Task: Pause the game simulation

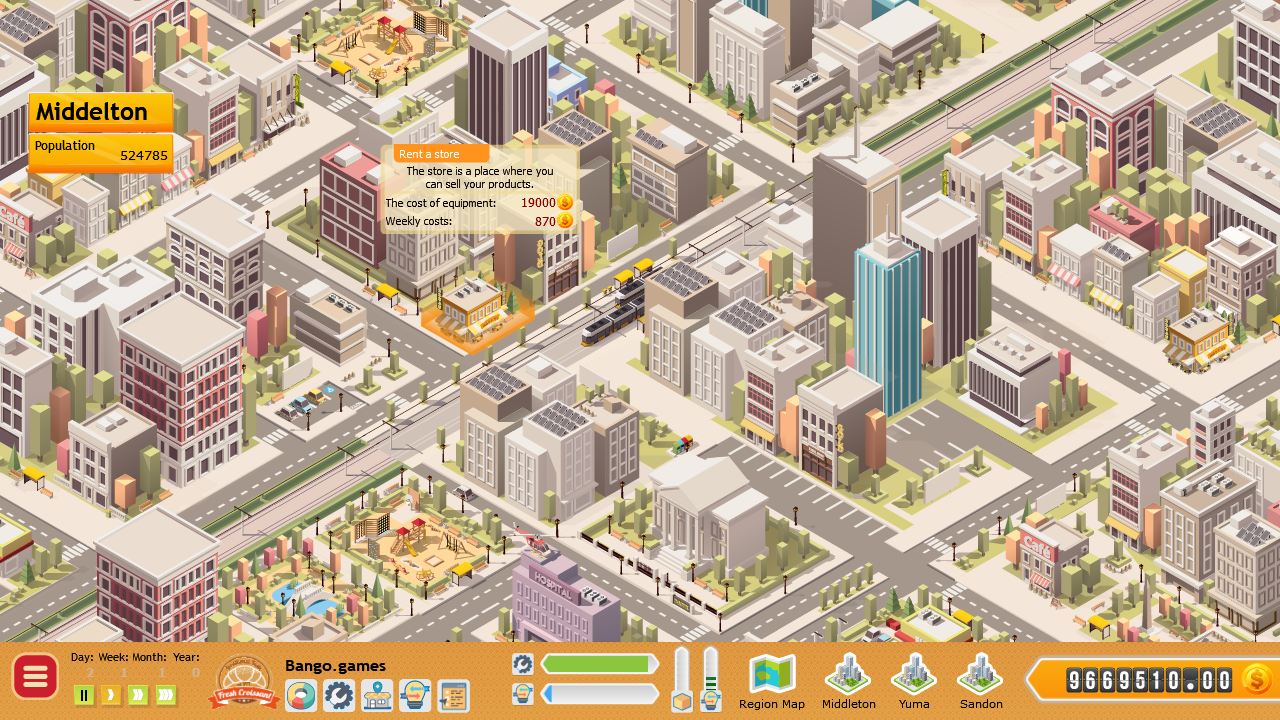Action: [x=84, y=695]
